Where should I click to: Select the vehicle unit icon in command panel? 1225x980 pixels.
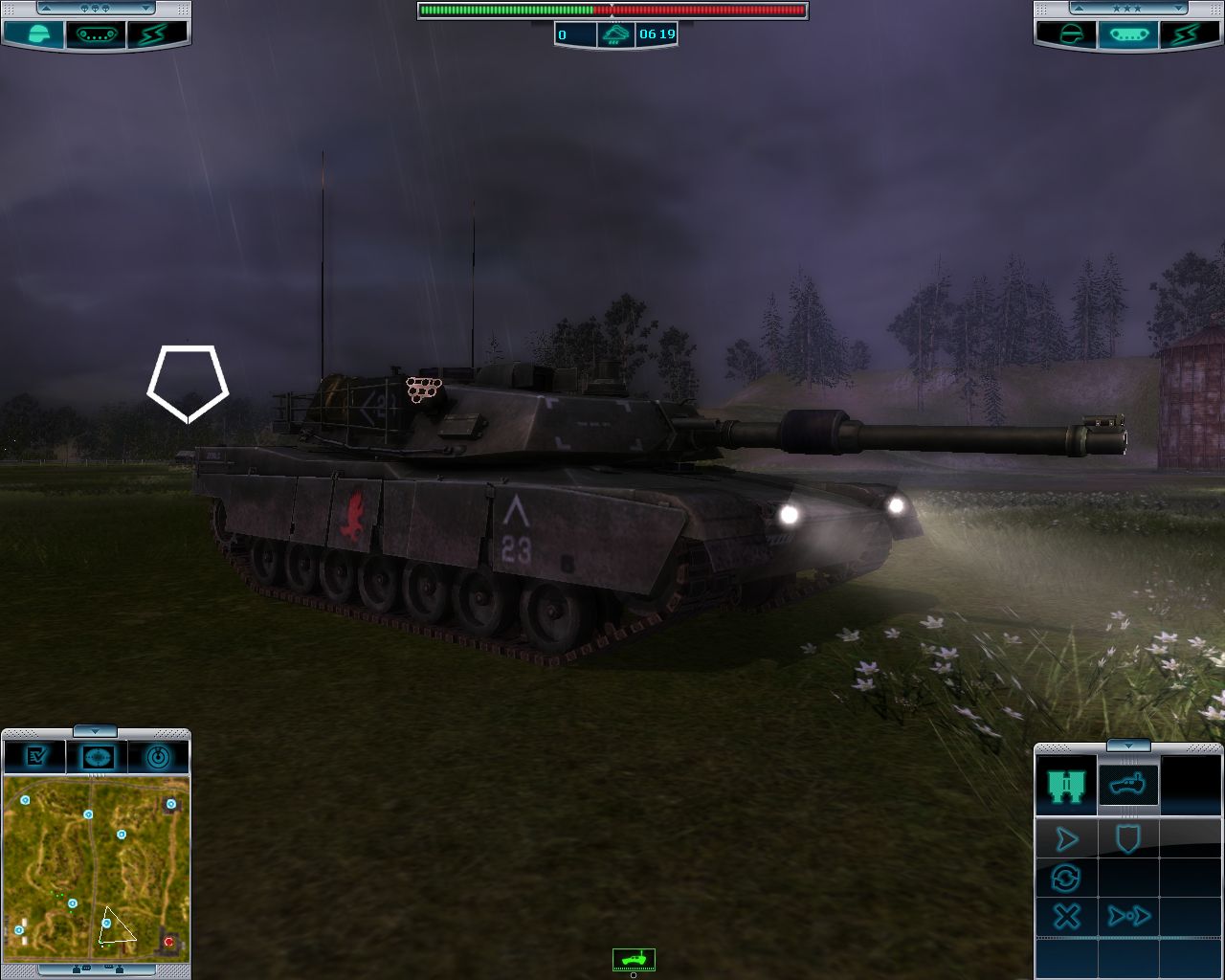(x=1128, y=785)
